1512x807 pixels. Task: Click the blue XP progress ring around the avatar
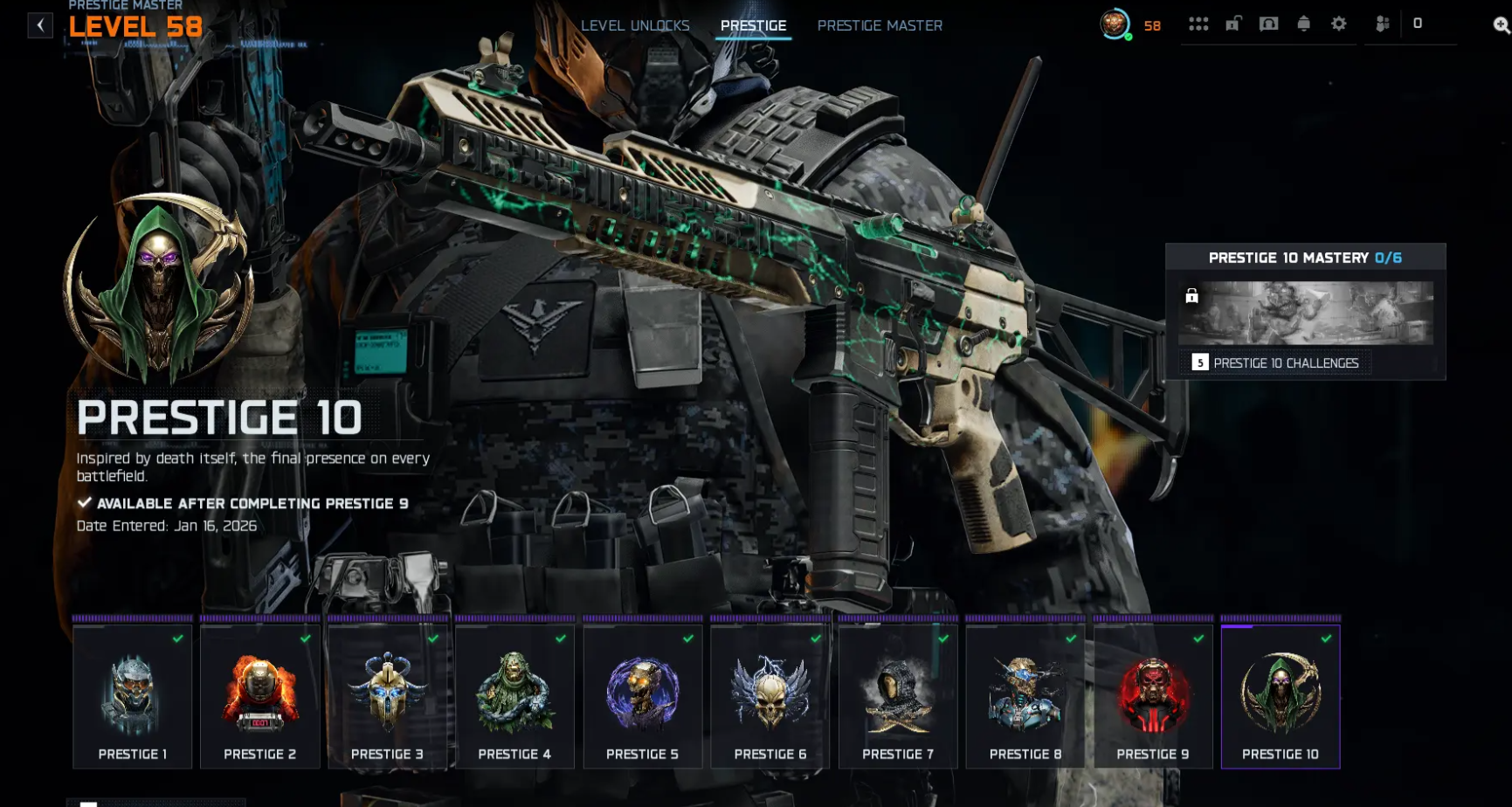(x=1114, y=25)
